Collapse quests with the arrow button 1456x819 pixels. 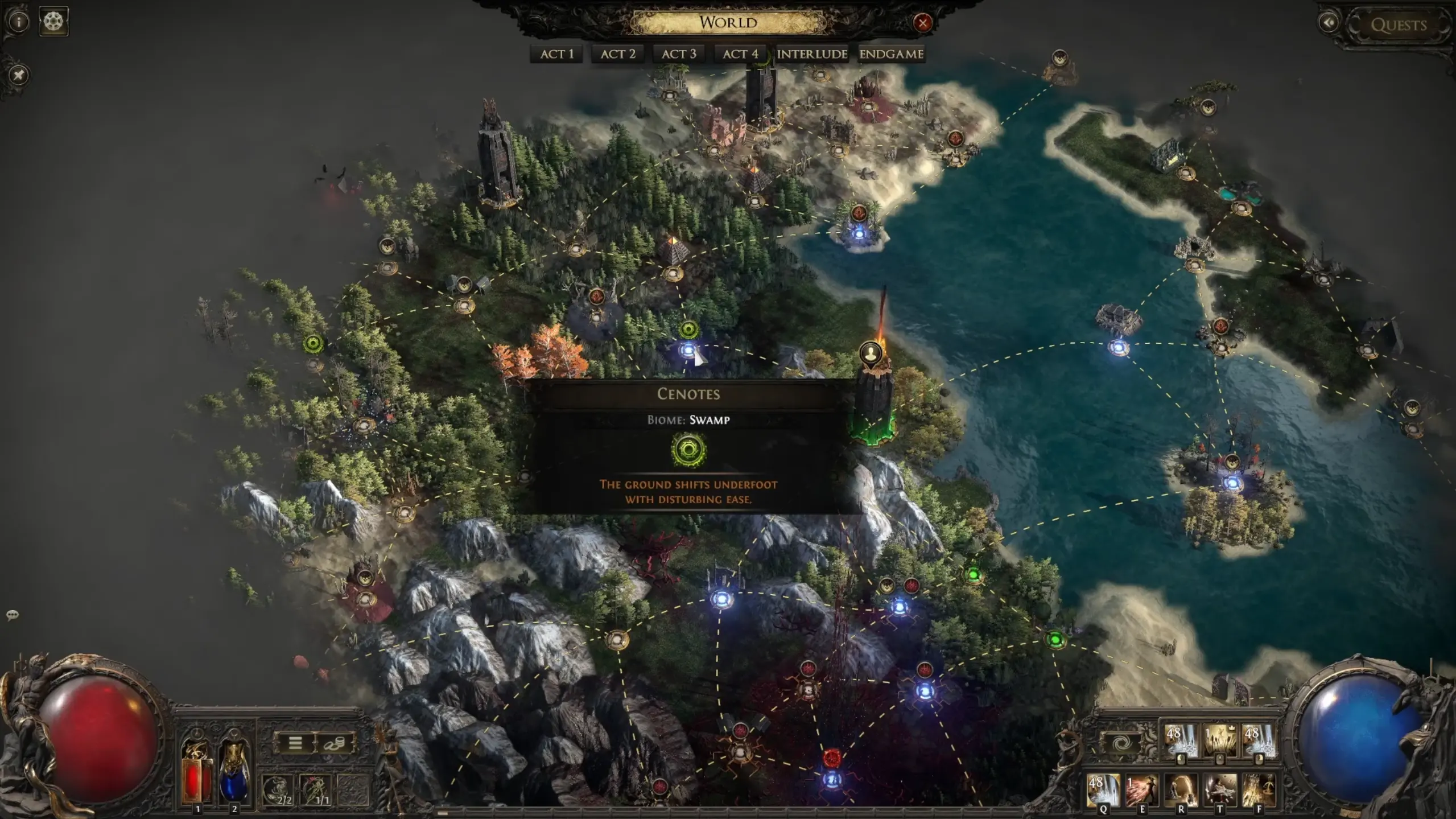point(1329,23)
